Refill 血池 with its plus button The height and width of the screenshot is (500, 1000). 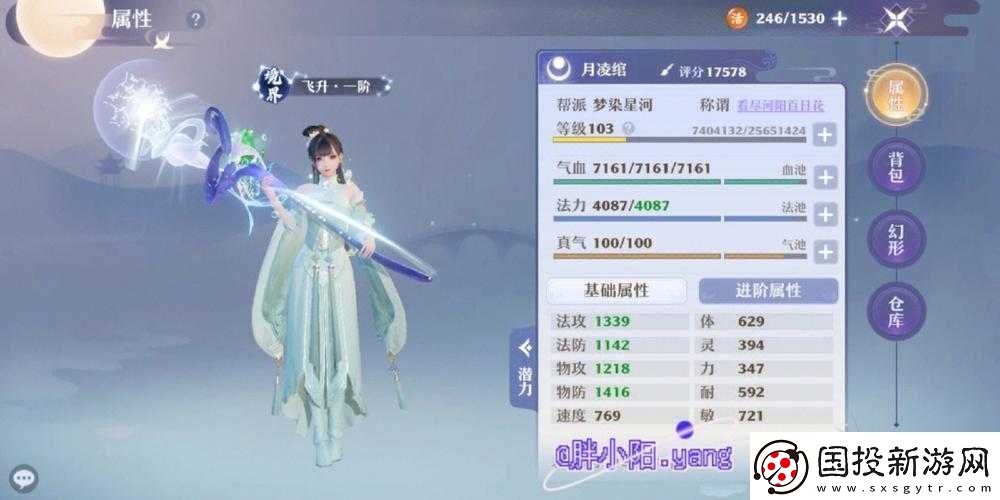[x=824, y=177]
